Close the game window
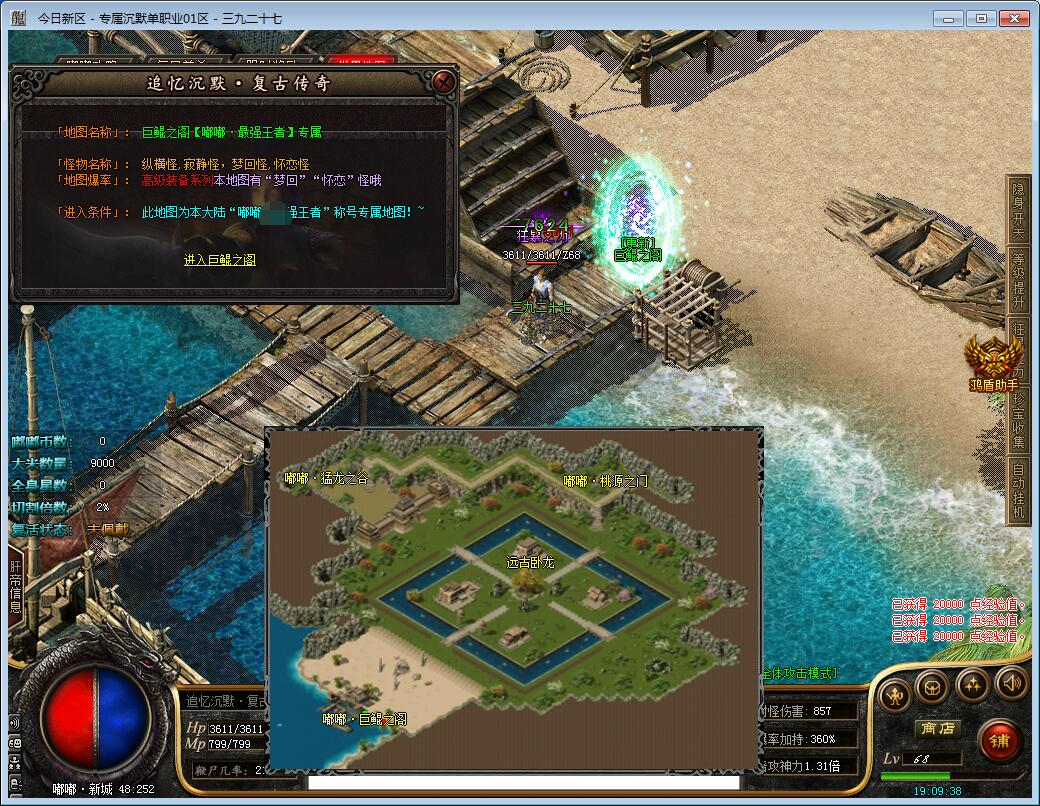The width and height of the screenshot is (1040, 806). [1015, 18]
